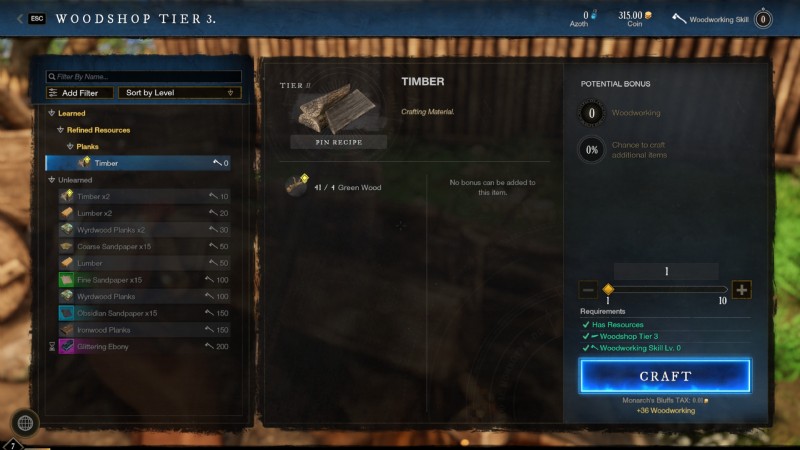Decrease craft quantity with the minus button

pyautogui.click(x=588, y=290)
